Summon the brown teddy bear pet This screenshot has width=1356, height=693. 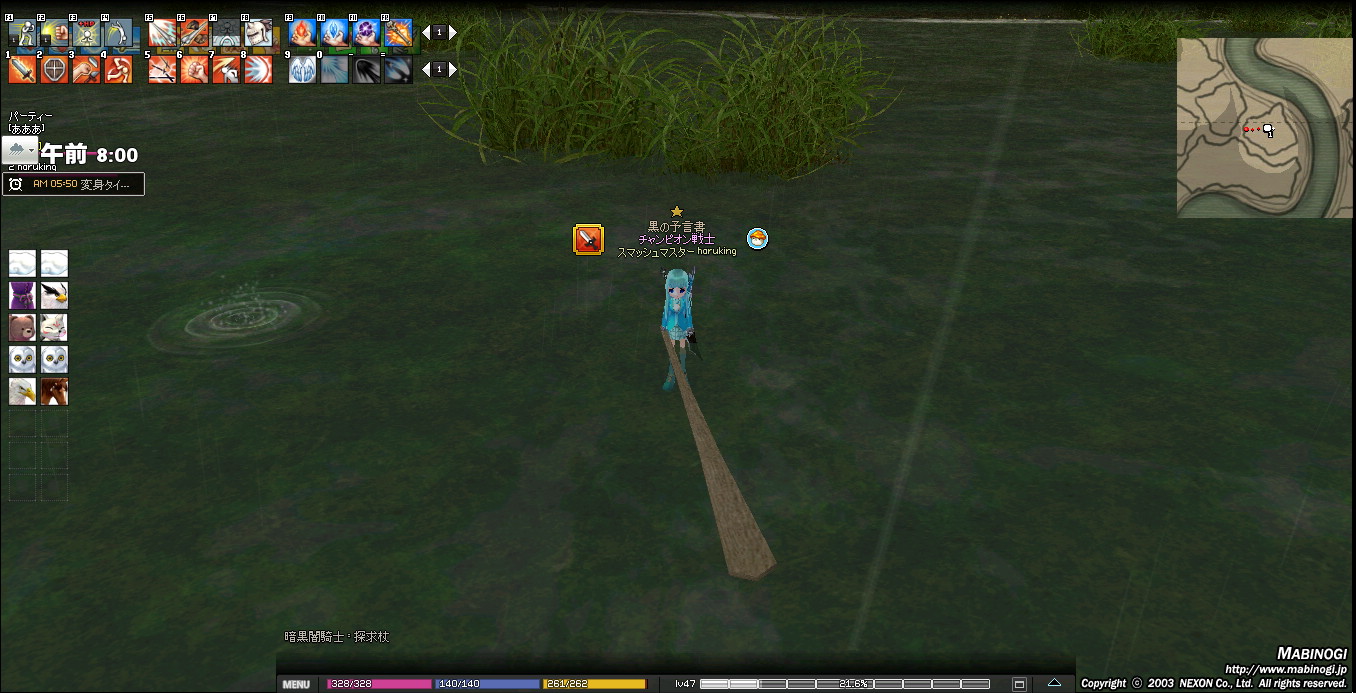click(x=22, y=327)
